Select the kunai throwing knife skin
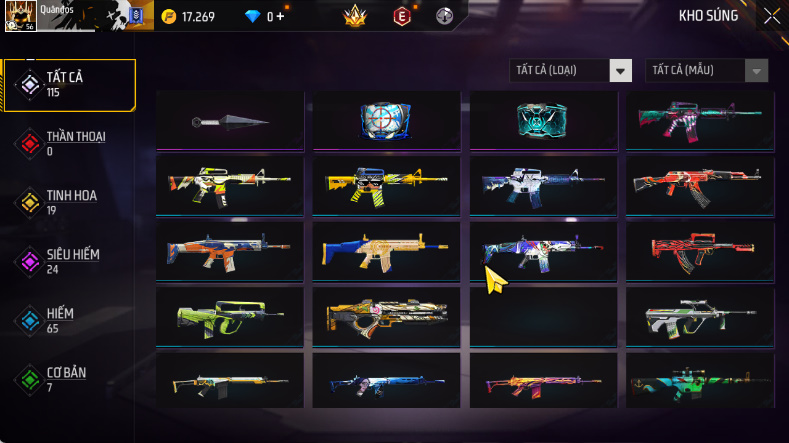The image size is (789, 443). click(x=230, y=121)
